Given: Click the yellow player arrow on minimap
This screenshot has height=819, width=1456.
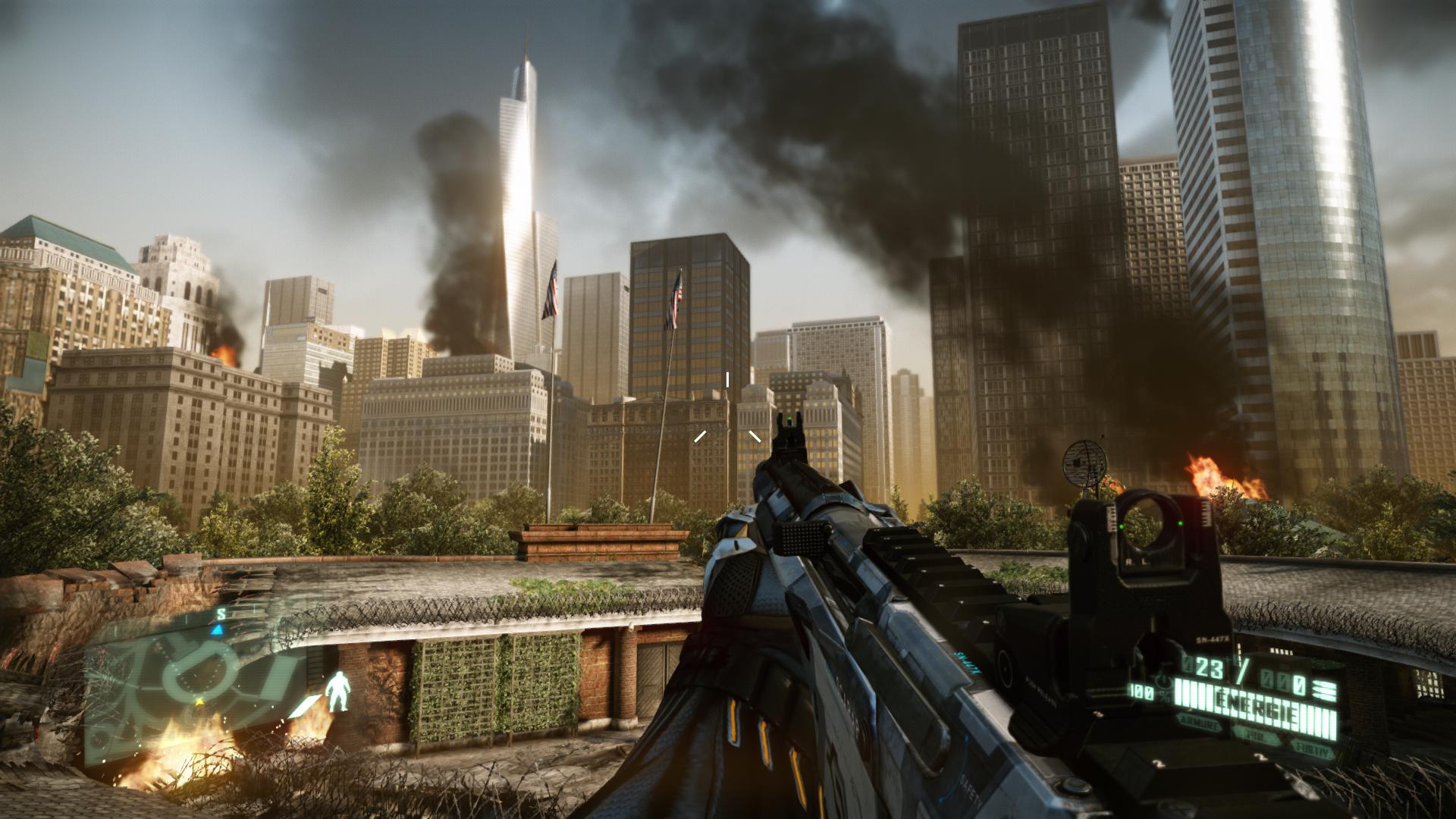Looking at the screenshot, I should (x=199, y=703).
